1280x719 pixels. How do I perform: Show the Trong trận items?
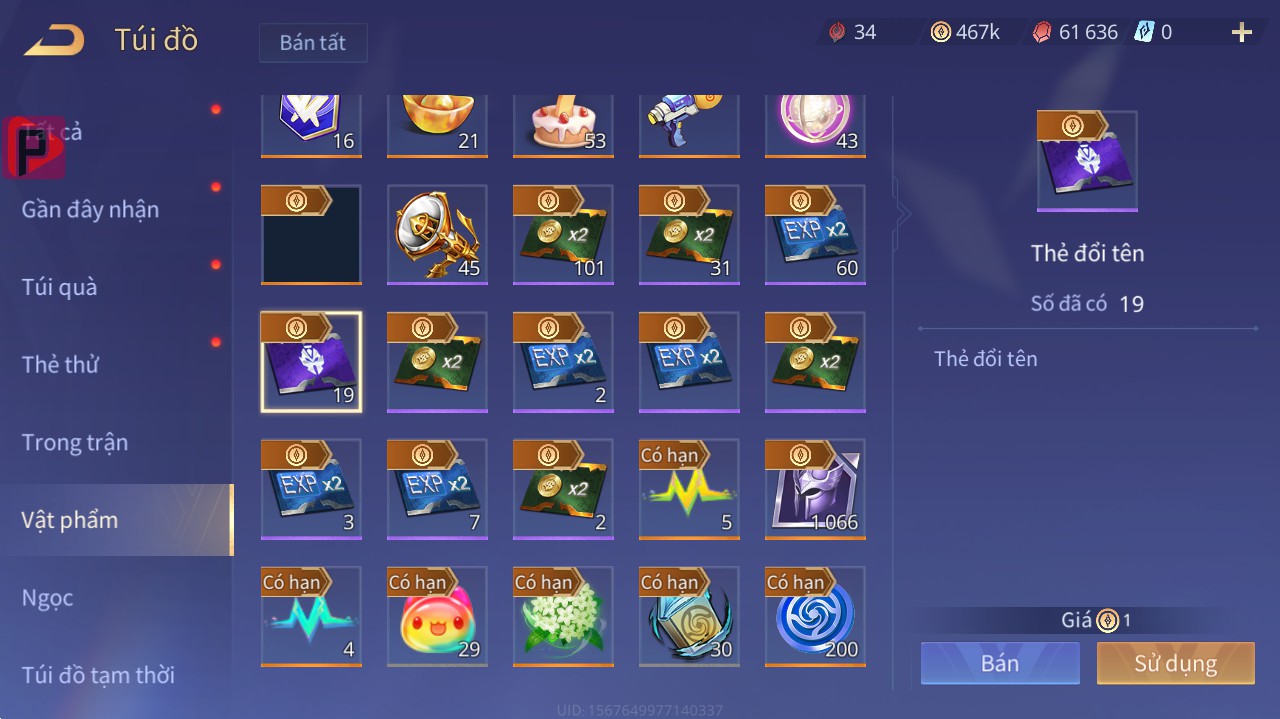(75, 442)
